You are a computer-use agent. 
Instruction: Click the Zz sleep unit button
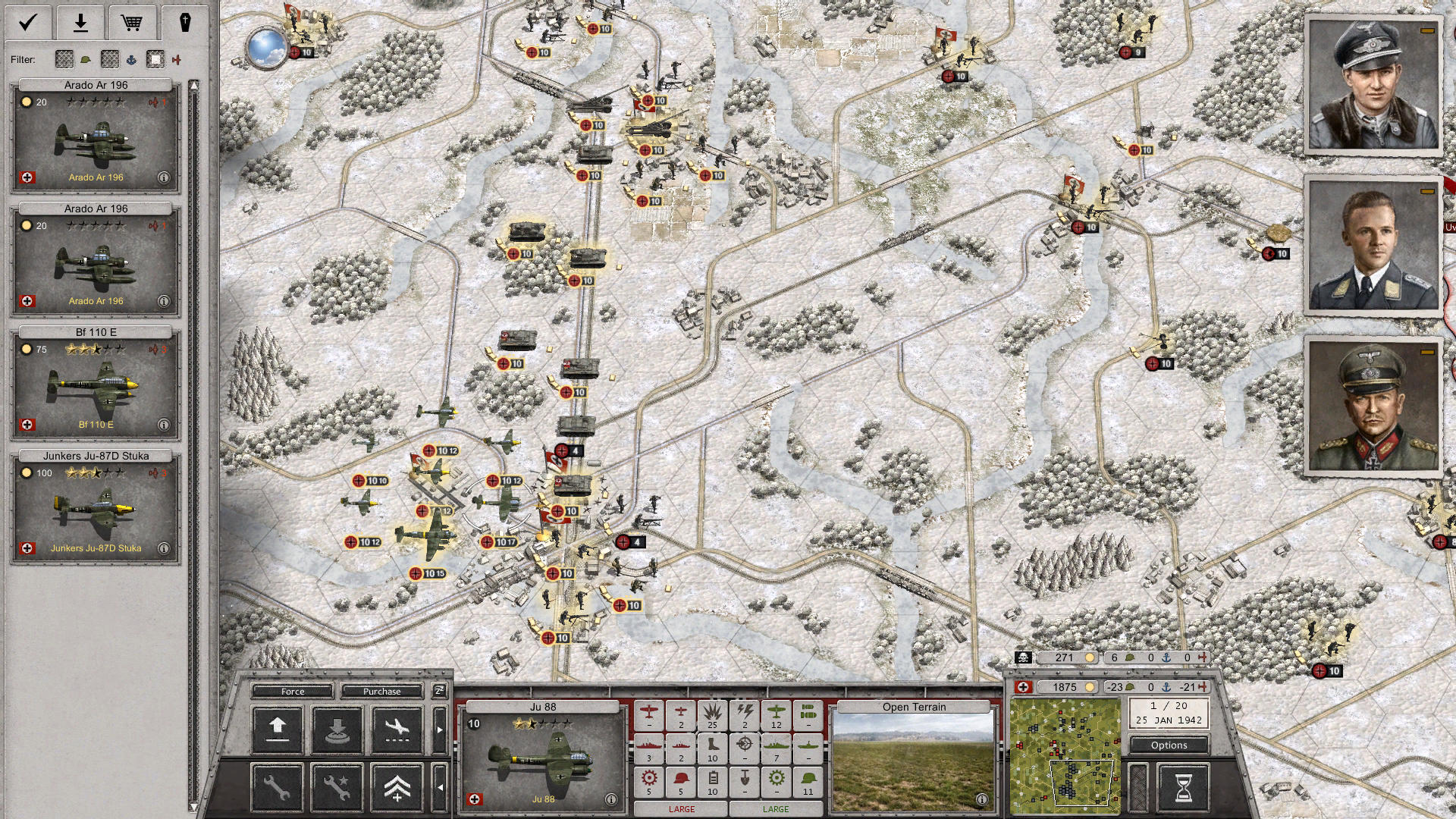pyautogui.click(x=439, y=691)
